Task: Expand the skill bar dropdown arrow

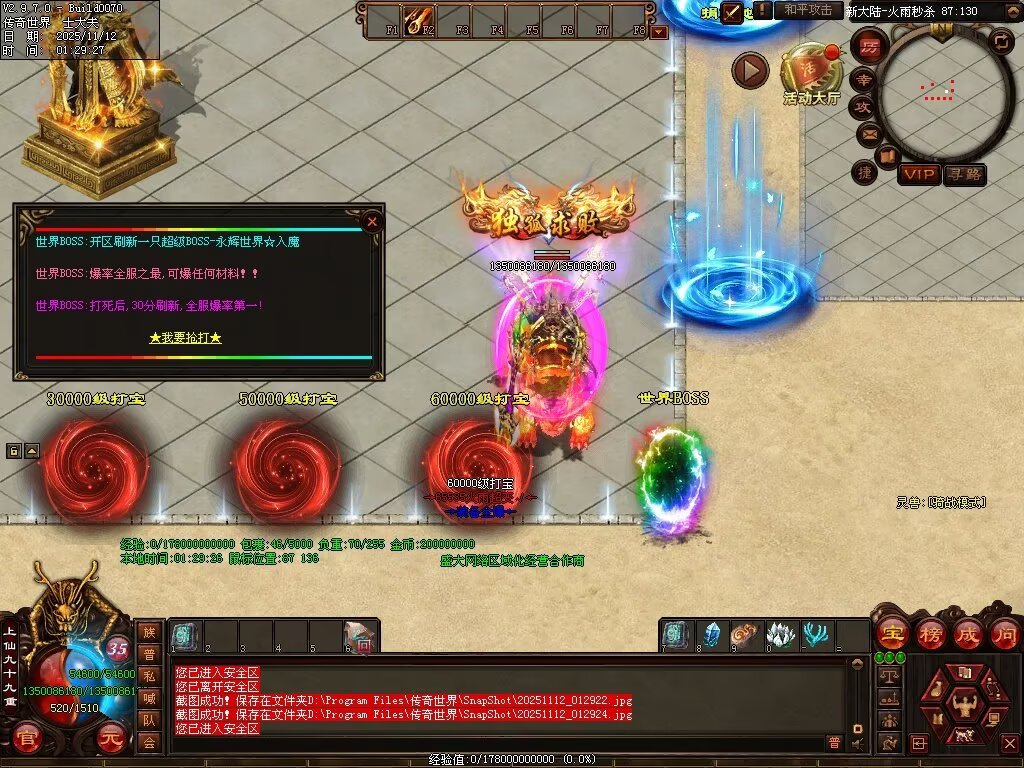Action: (658, 32)
